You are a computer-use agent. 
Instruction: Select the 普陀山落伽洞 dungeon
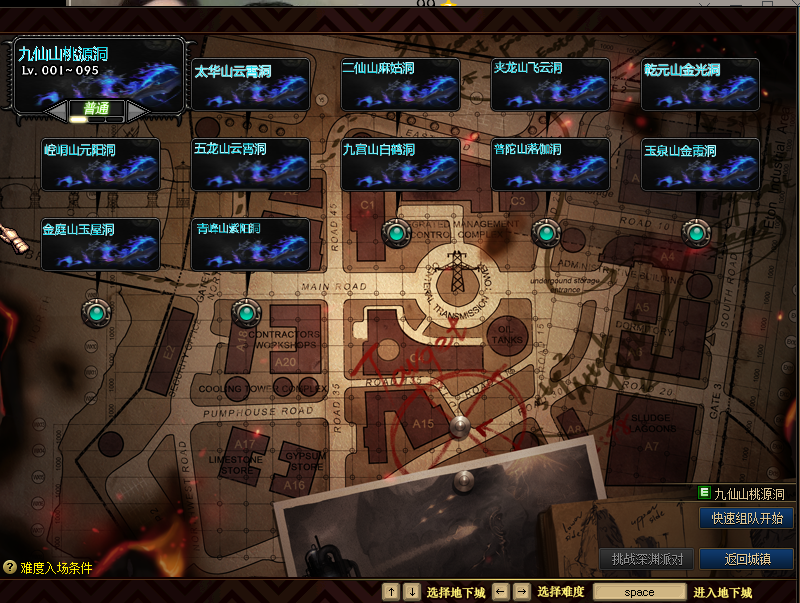coord(550,164)
